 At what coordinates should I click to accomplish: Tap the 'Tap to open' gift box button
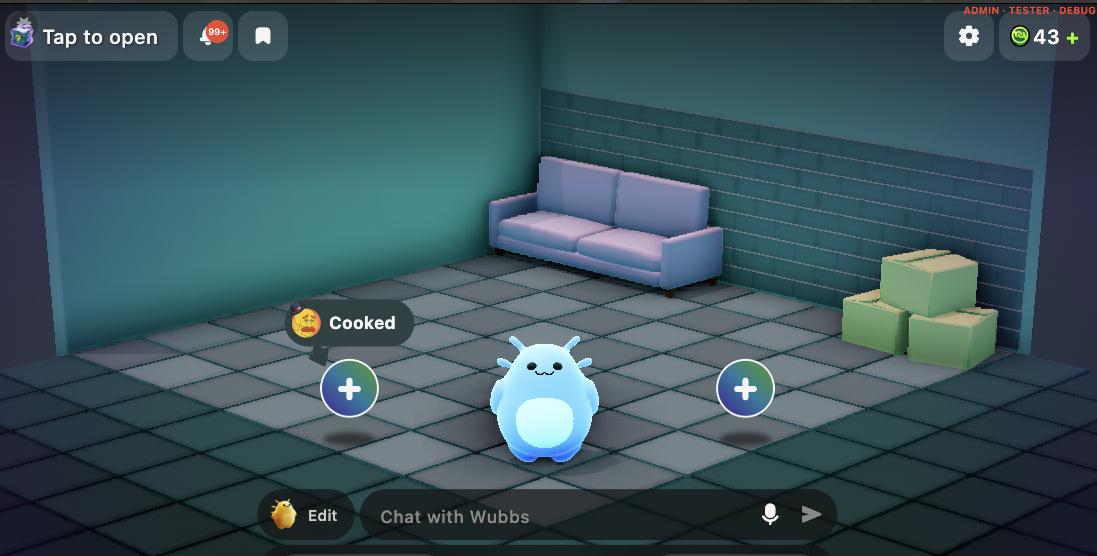pos(91,37)
